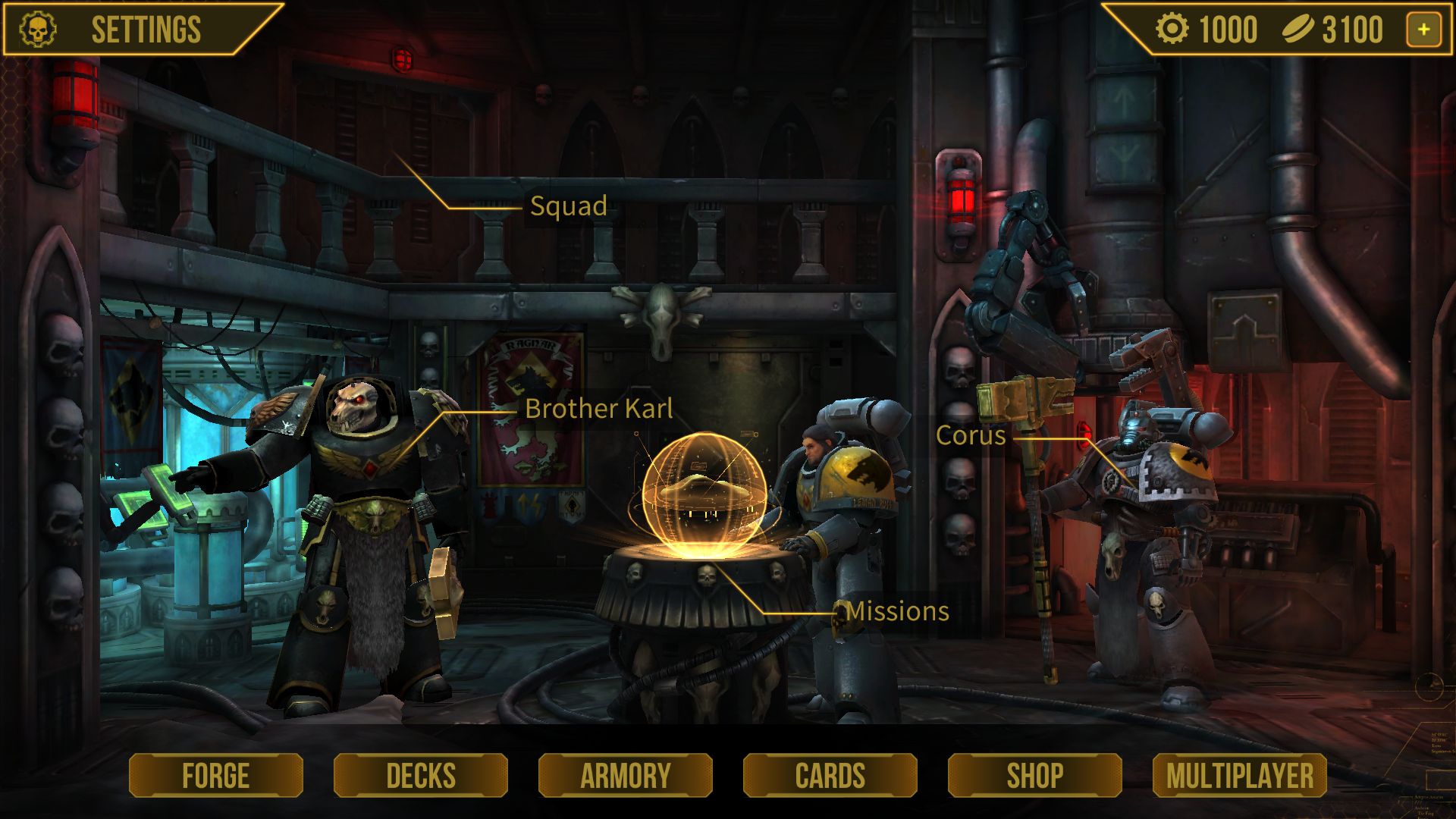Screen dimensions: 1456x819
Task: Open the Forge
Action: point(216,775)
